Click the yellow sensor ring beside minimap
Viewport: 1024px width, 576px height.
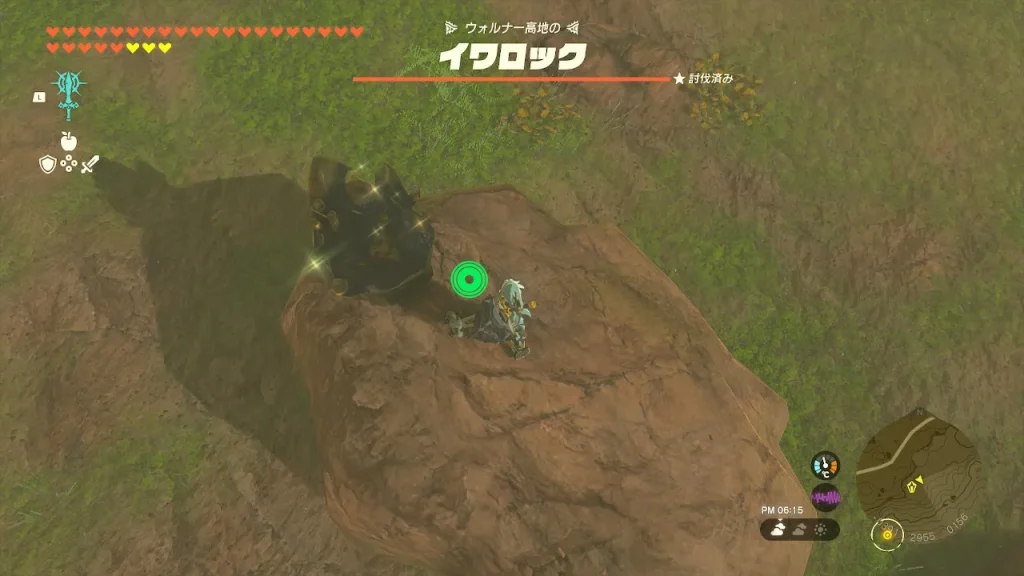click(x=884, y=534)
